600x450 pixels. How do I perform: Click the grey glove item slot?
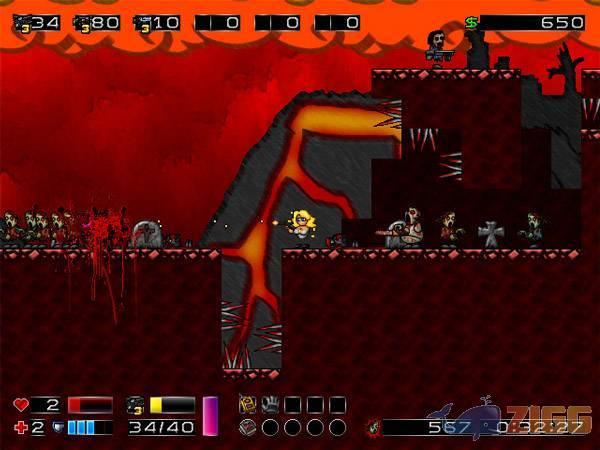coord(270,405)
